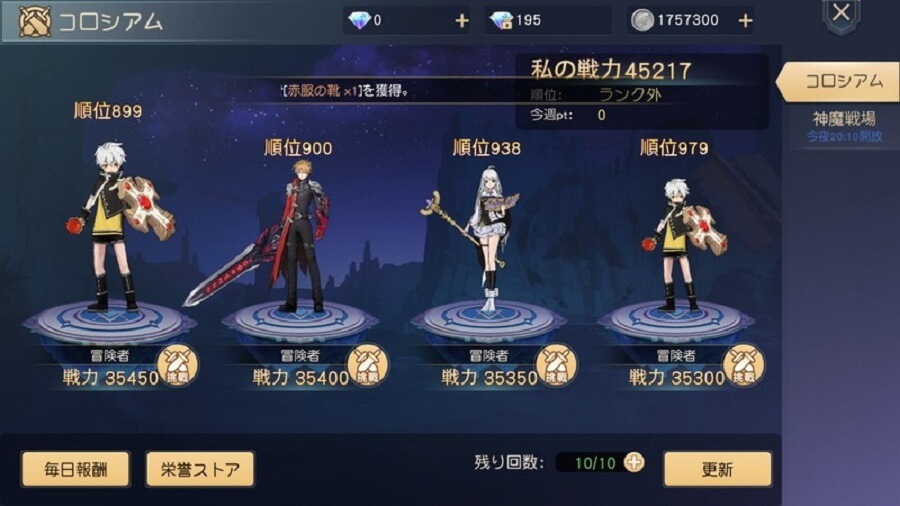Screen dimensions: 900x506
Task: Add more diamonds with the plus button
Action: point(462,21)
